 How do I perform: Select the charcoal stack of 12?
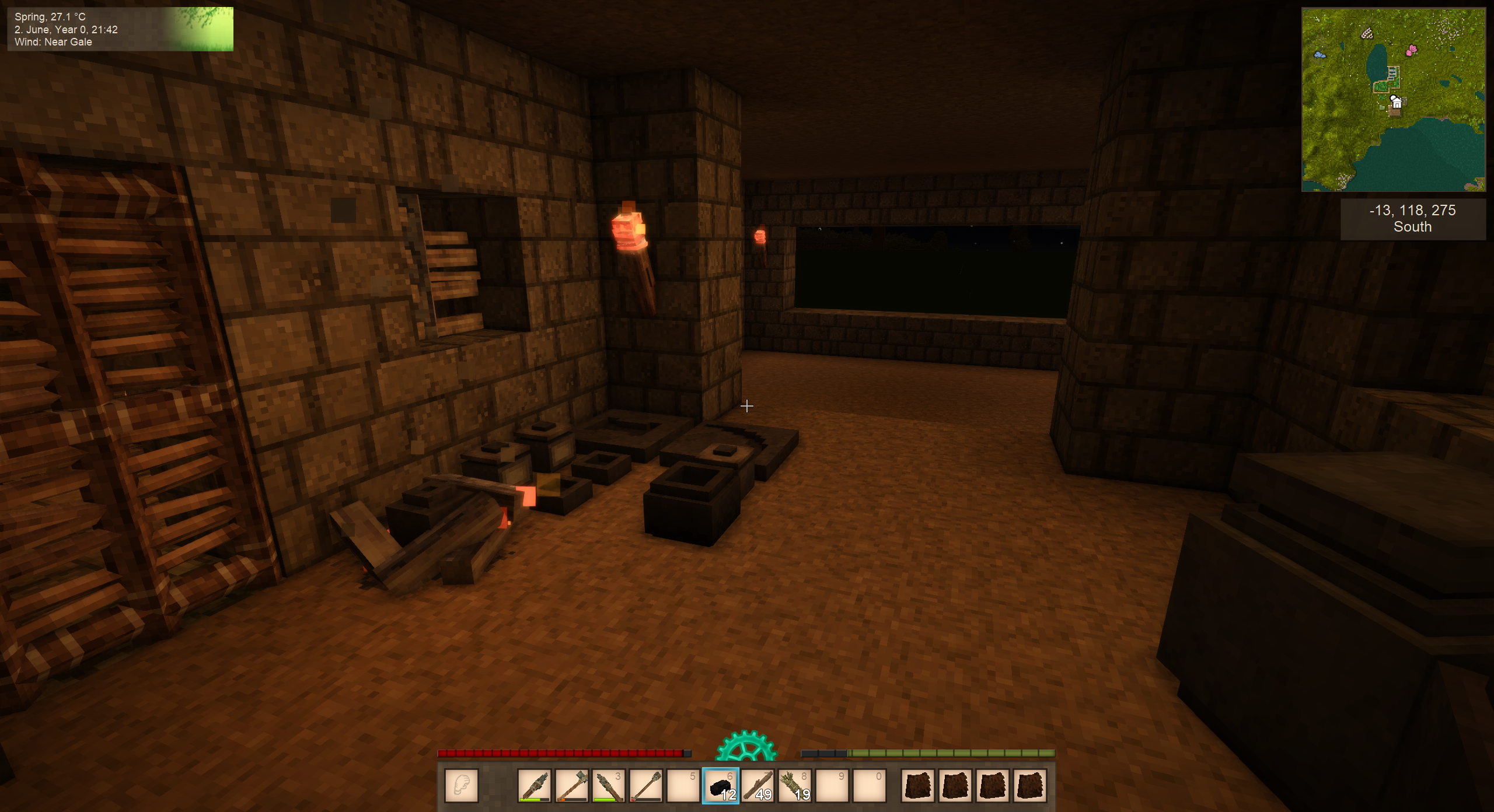pyautogui.click(x=721, y=786)
